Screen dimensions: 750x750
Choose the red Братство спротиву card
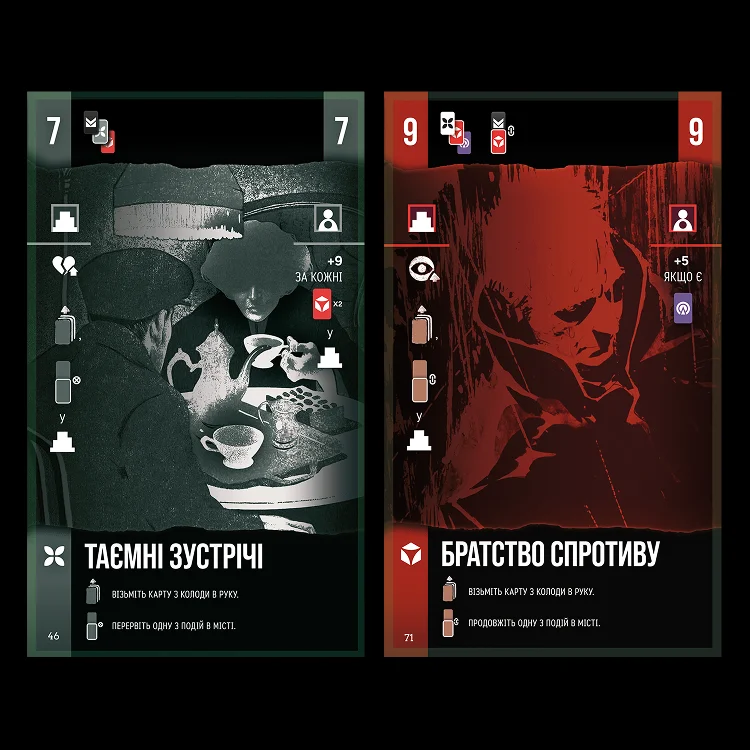pyautogui.click(x=553, y=375)
